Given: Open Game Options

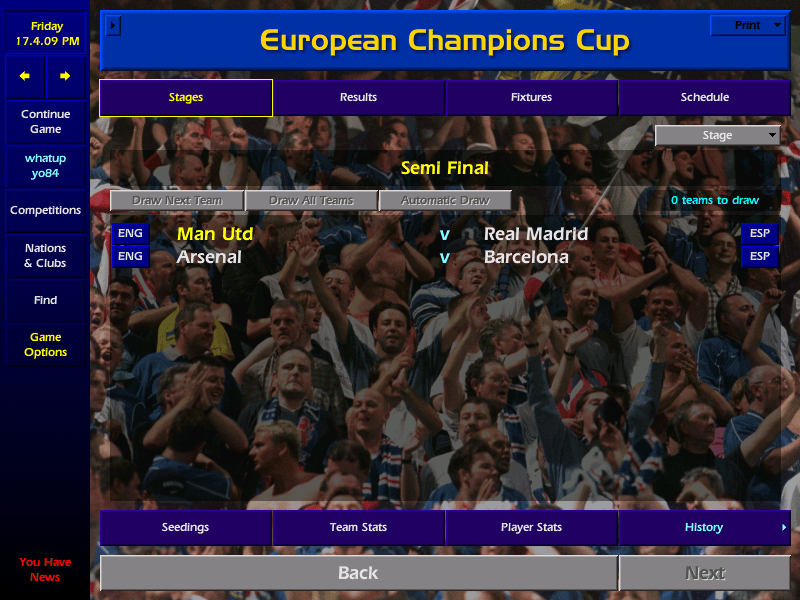Looking at the screenshot, I should pos(45,344).
